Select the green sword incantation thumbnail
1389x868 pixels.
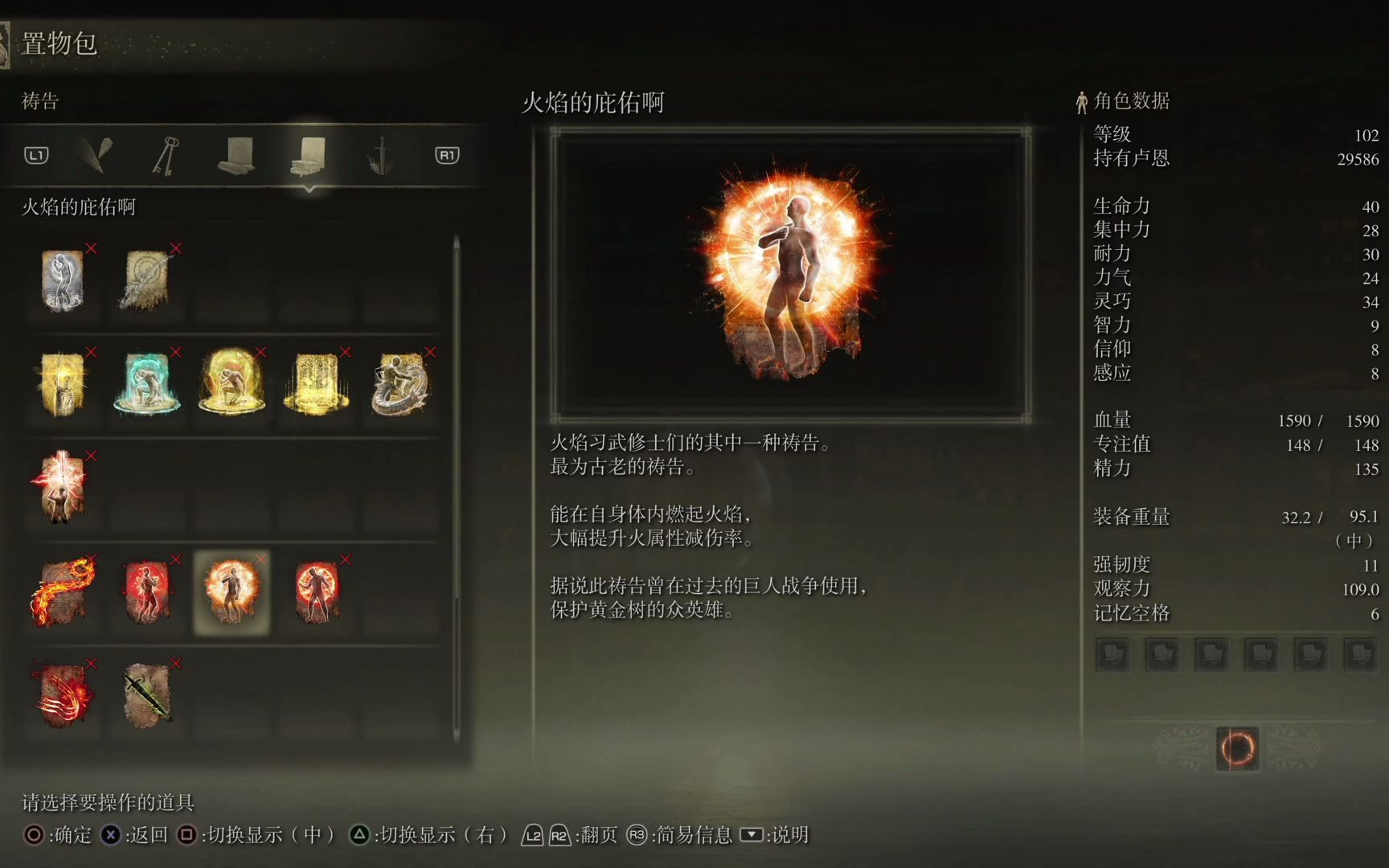tap(148, 698)
